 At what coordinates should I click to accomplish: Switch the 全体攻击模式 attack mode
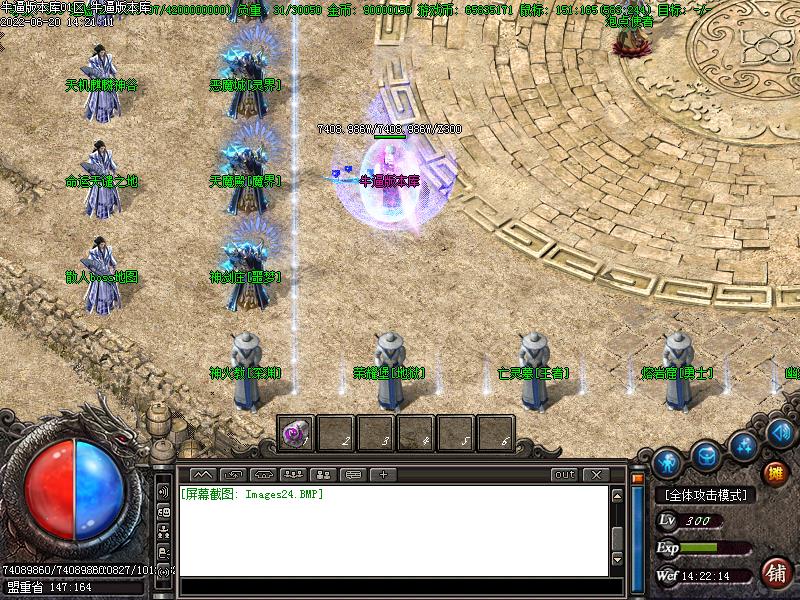(x=705, y=495)
